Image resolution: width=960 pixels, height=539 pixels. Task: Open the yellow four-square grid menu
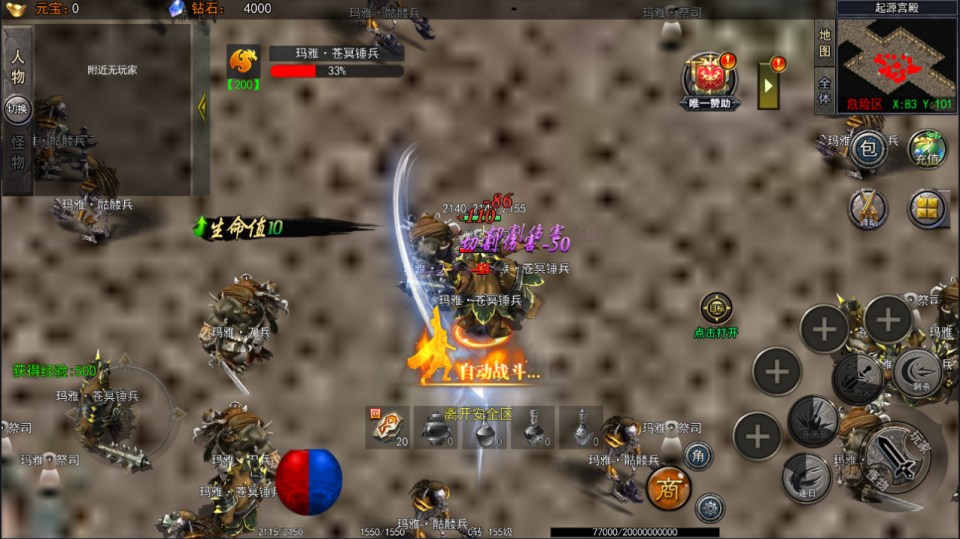click(x=927, y=208)
